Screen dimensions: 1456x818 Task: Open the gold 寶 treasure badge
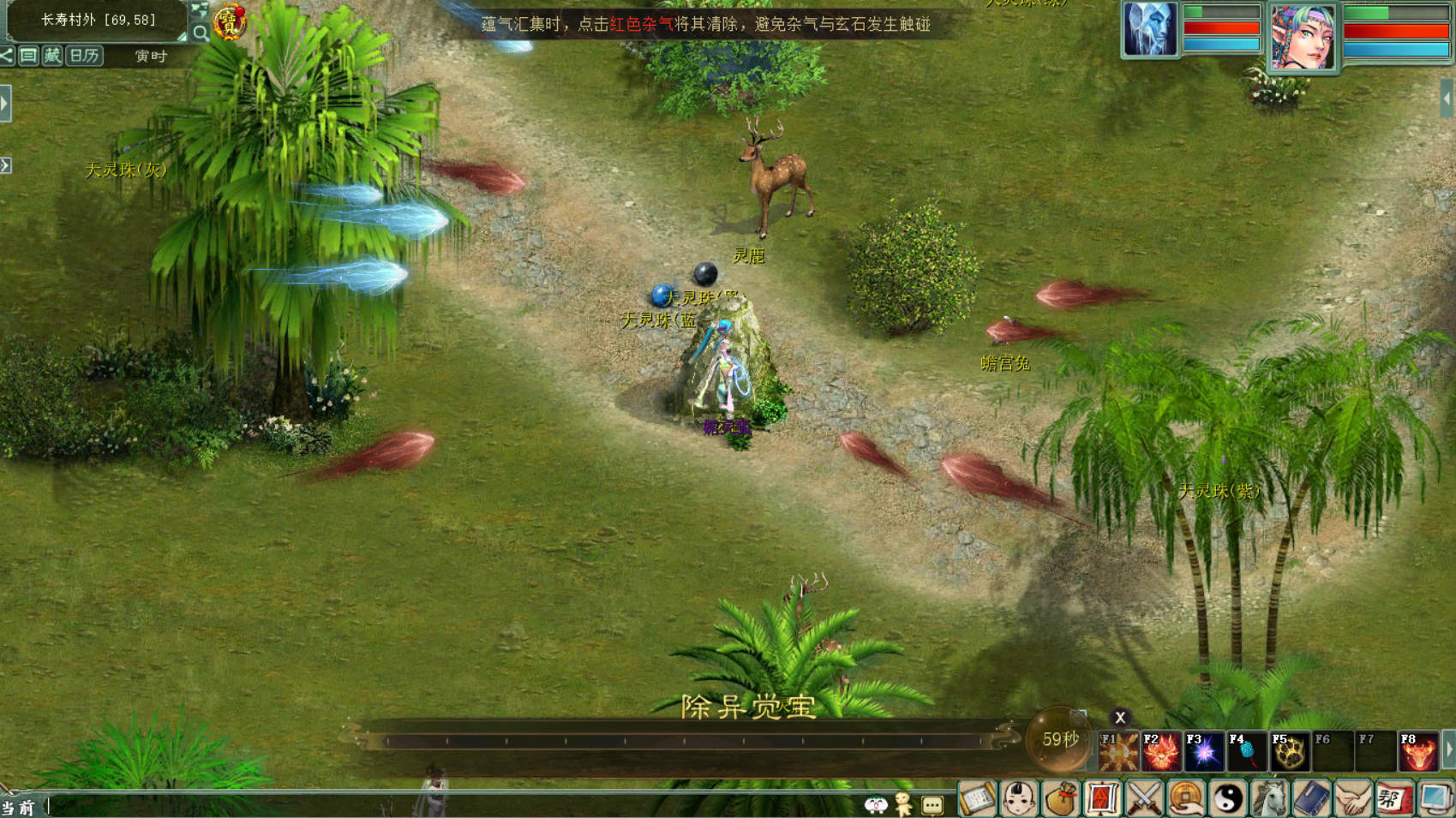click(230, 22)
